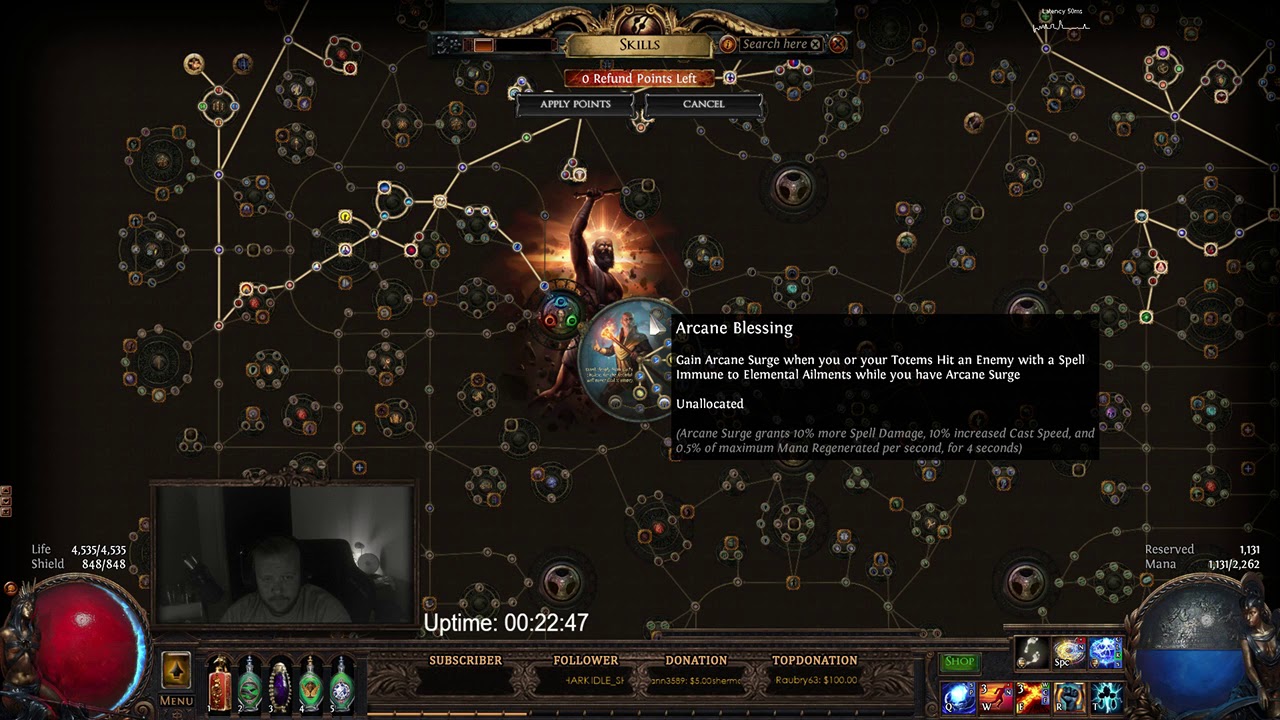Allocate the Arcane Blessing ascendancy node
Screen dimensions: 1280x720
tap(628, 357)
